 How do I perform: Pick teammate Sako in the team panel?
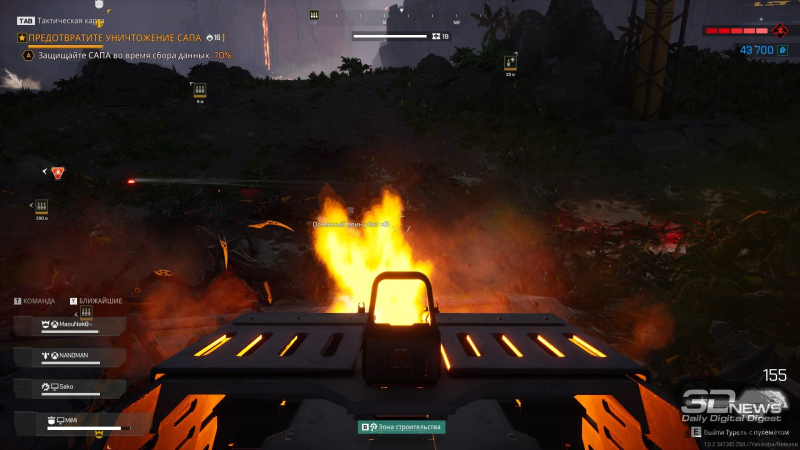(x=70, y=386)
